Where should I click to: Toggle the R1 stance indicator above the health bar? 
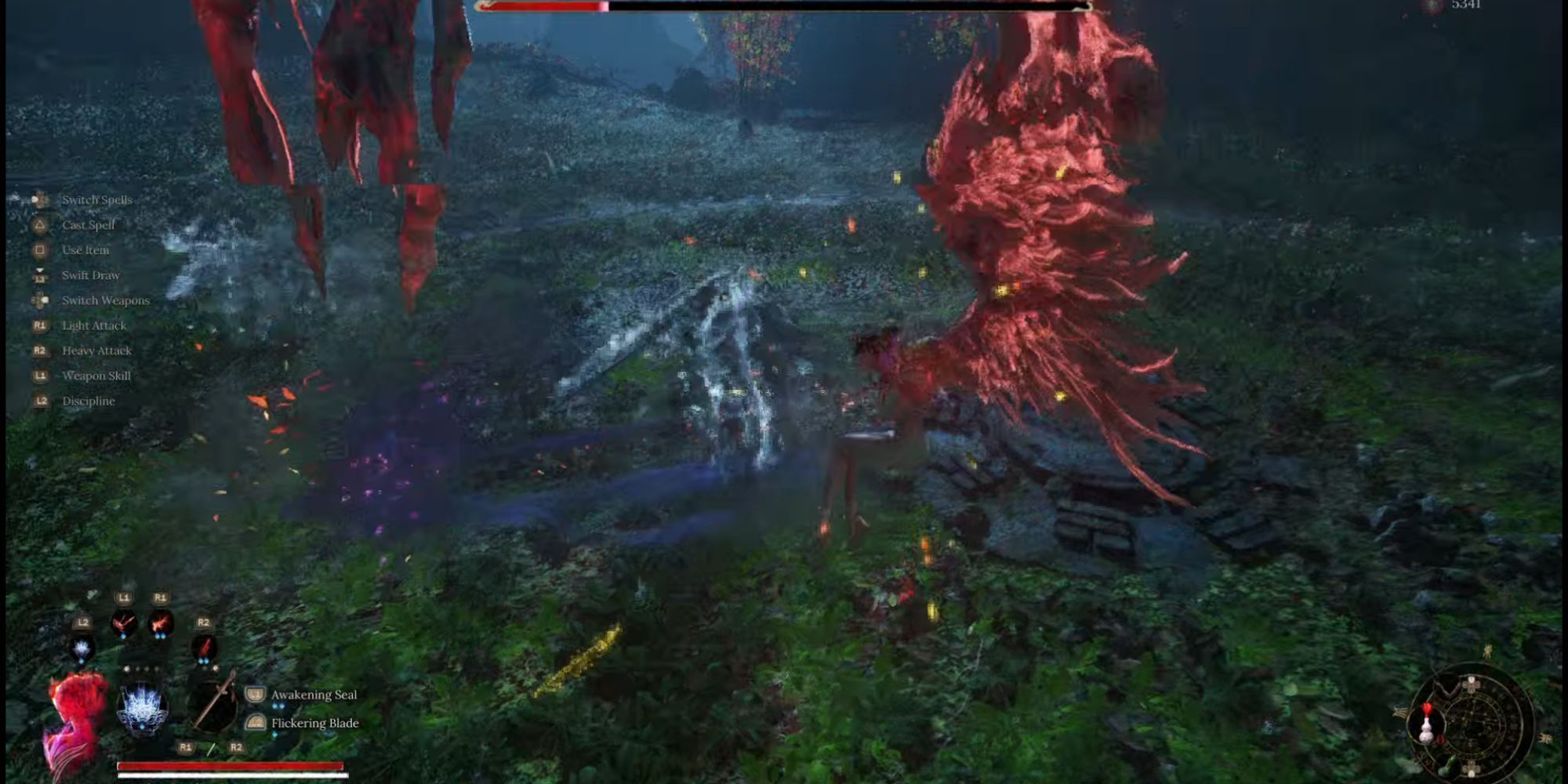(x=187, y=747)
